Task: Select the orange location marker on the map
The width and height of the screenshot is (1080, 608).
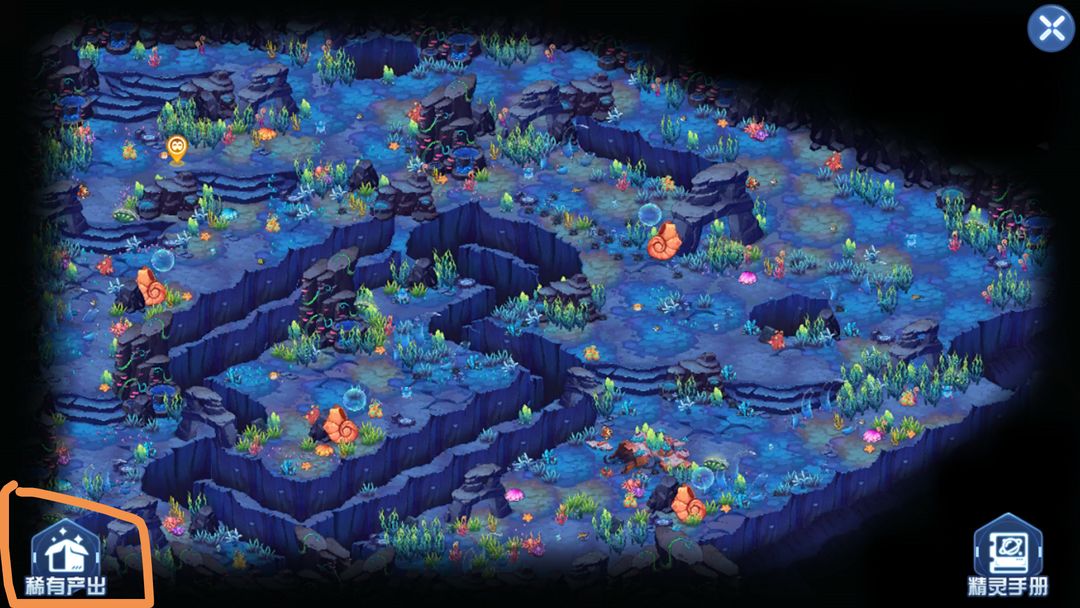Action: (x=177, y=150)
